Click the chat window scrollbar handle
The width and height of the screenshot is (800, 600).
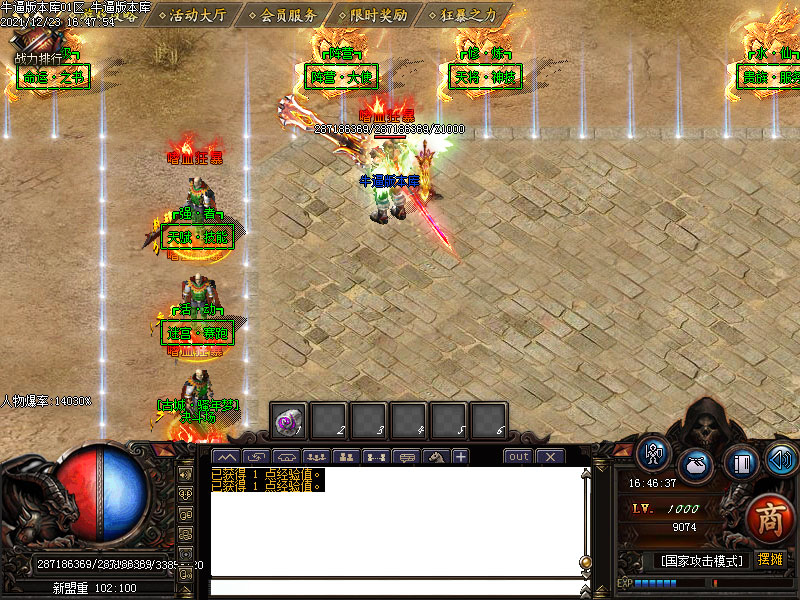585,562
